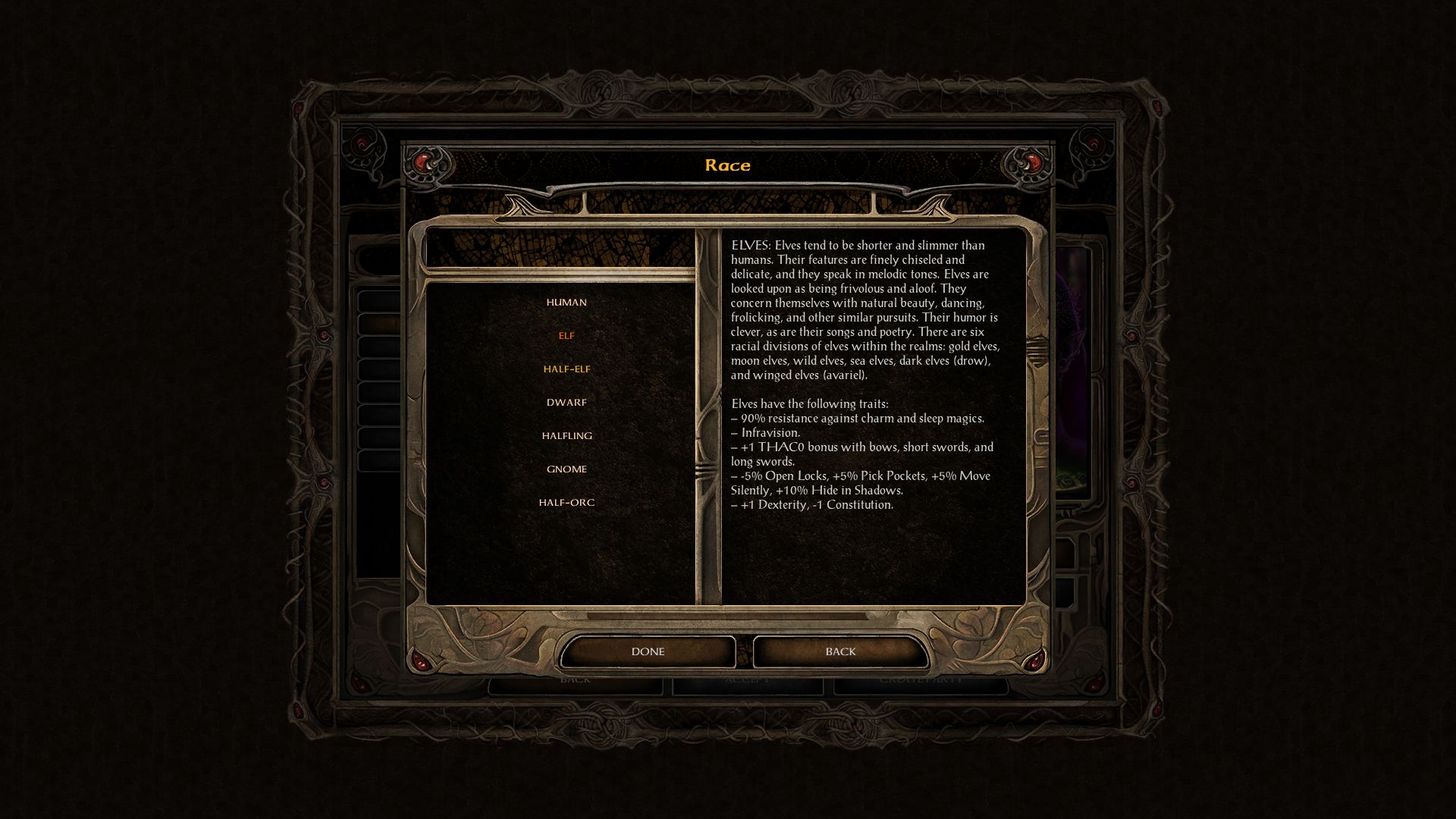Image resolution: width=1456 pixels, height=819 pixels.
Task: Go back using the Back button
Action: click(x=840, y=652)
